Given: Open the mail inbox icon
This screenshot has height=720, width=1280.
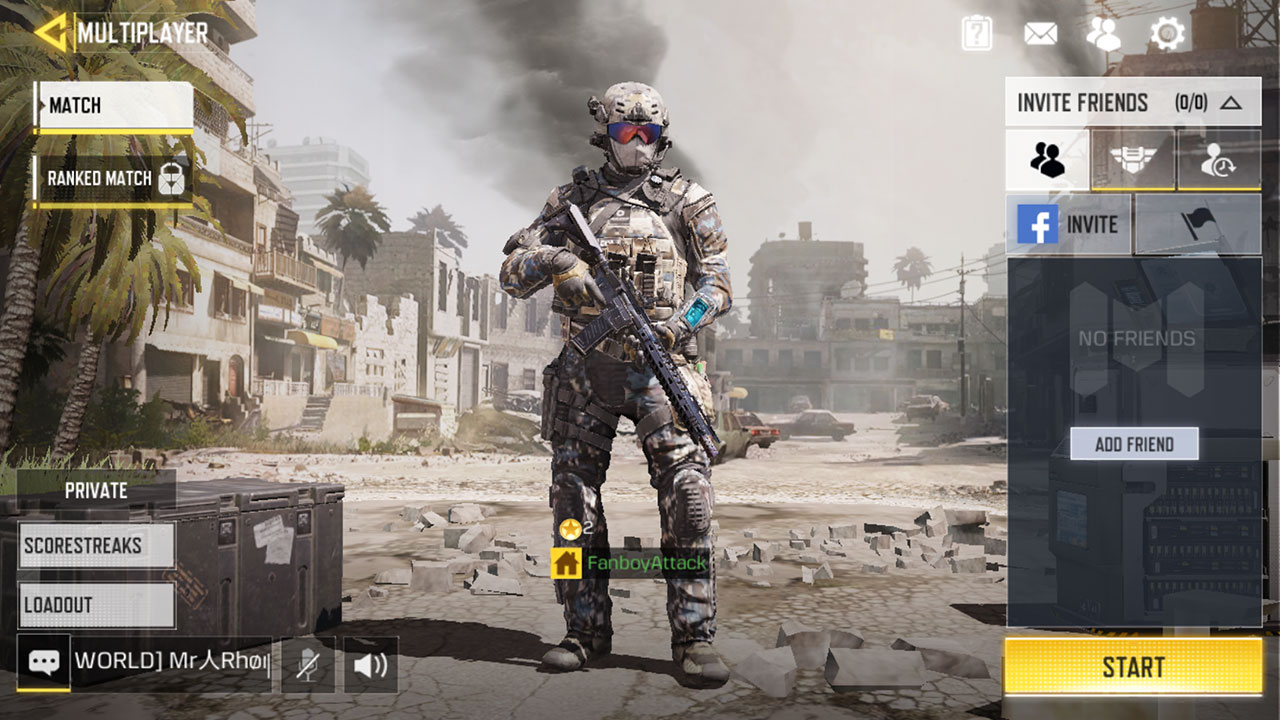Looking at the screenshot, I should click(1040, 32).
